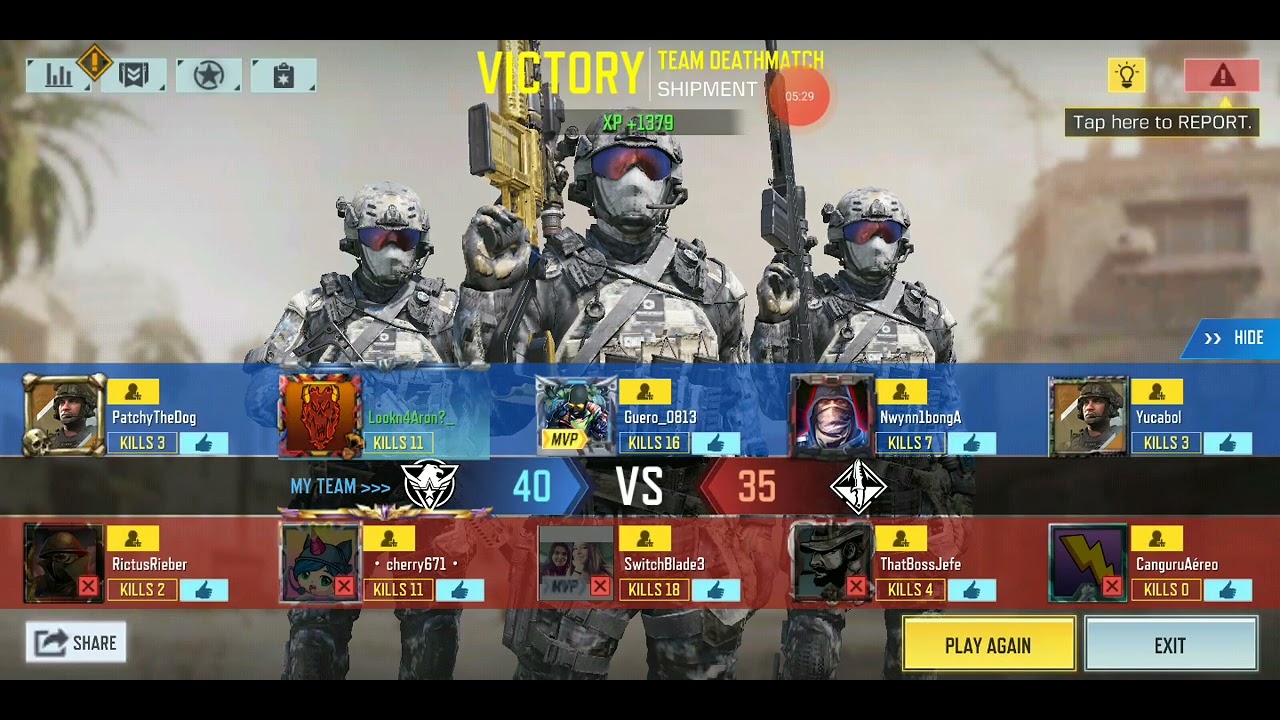Give Nwynn1bongA a thumbs-up
1280x720 pixels.
tap(972, 443)
